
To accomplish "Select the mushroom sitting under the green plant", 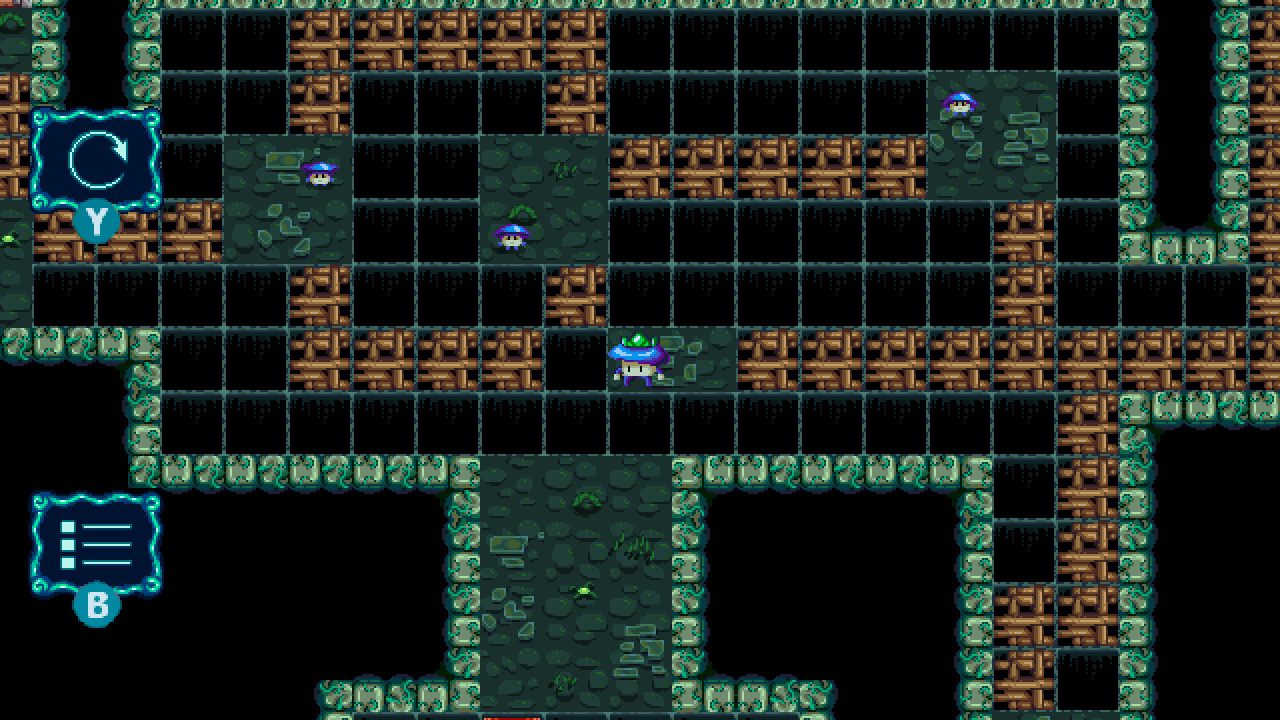I will 510,238.
